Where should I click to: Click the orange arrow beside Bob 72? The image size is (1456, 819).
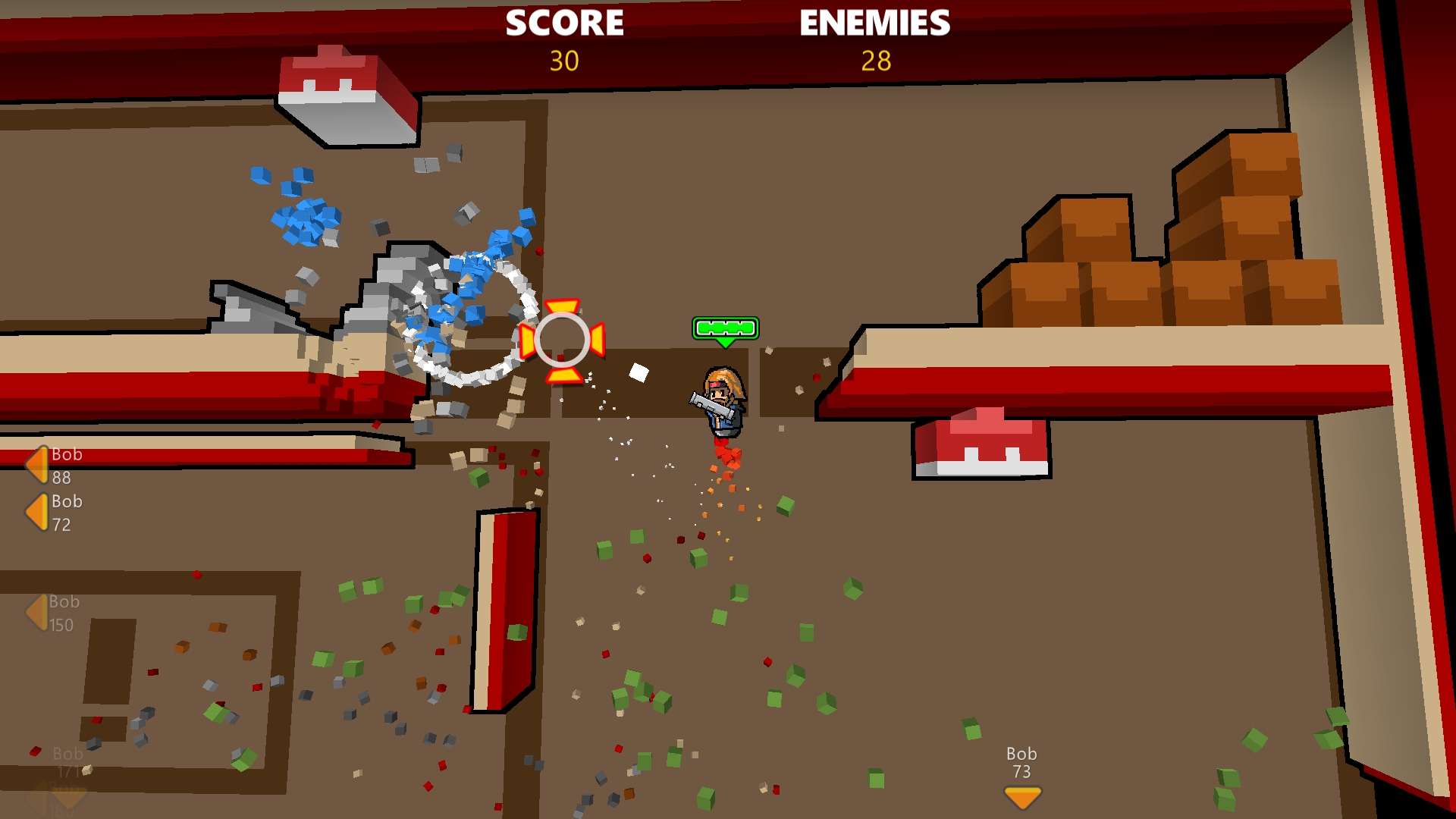tap(36, 510)
